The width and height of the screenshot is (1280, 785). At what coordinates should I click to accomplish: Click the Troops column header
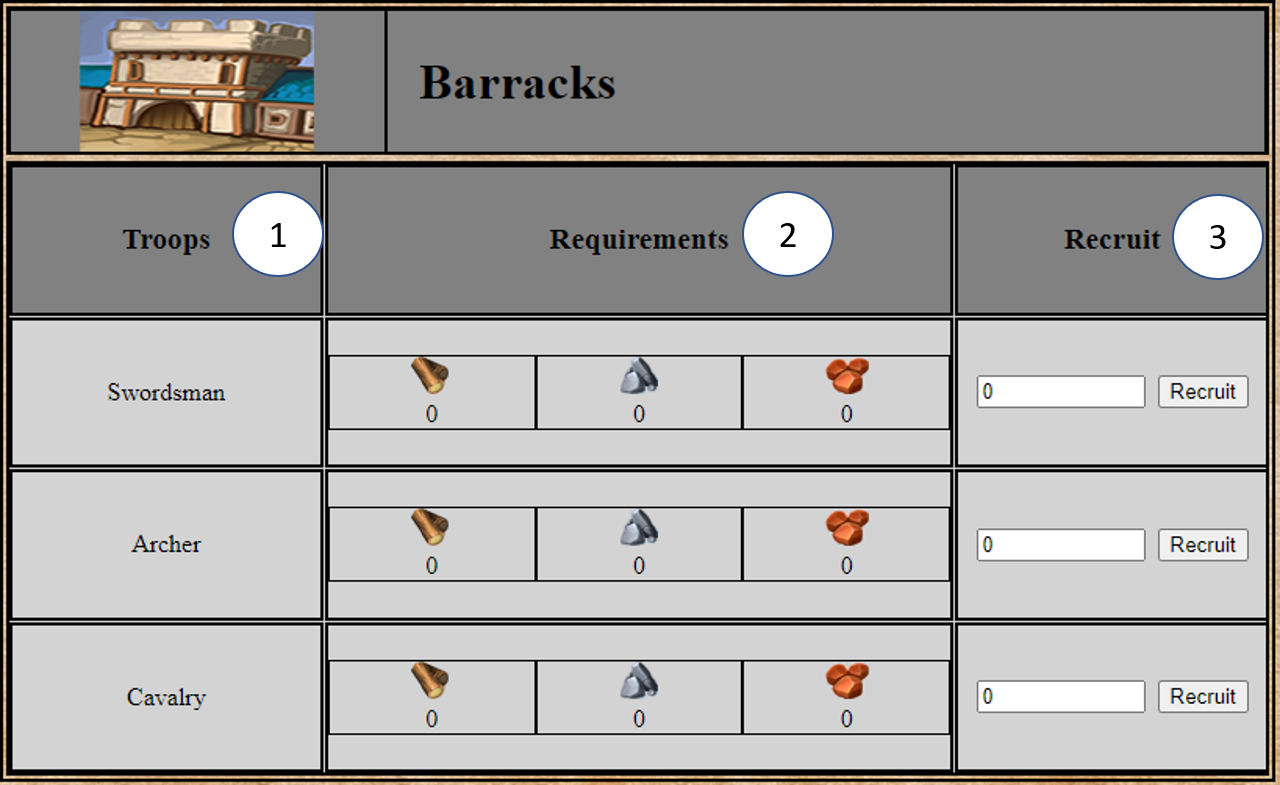[166, 239]
